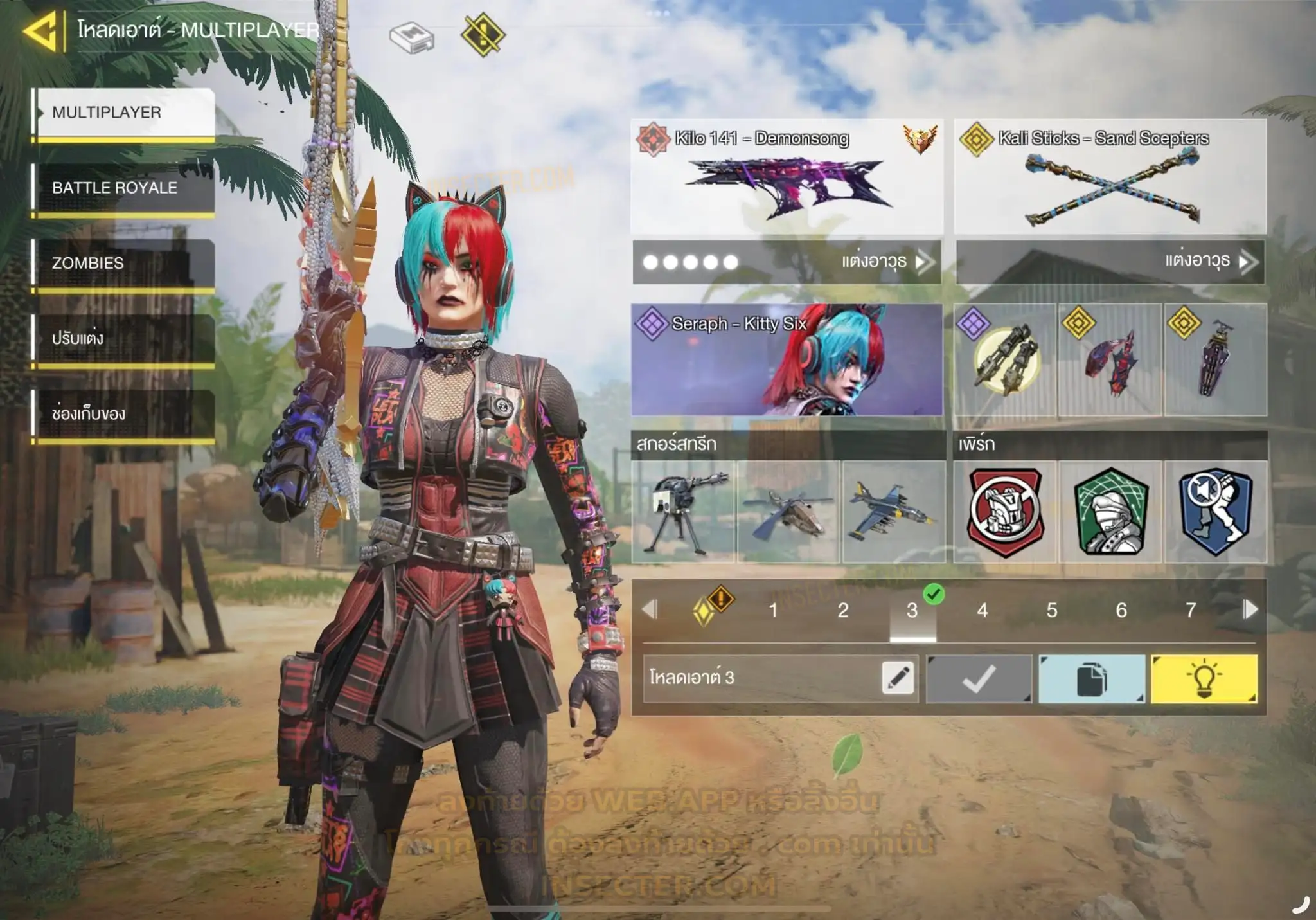Select the sentry gun scorestreak slot
Image resolution: width=1316 pixels, height=920 pixels.
(683, 512)
